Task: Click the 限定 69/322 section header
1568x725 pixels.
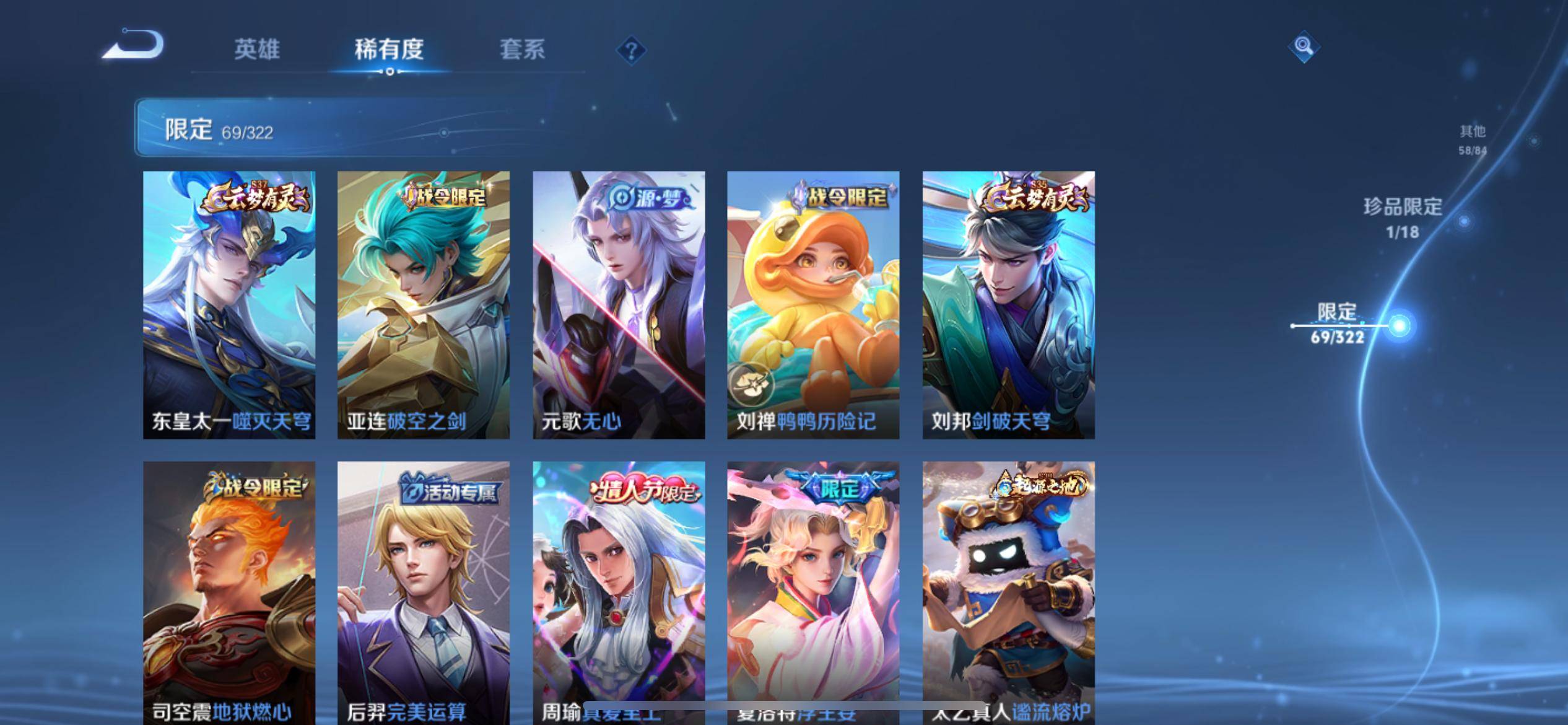Action: pos(219,130)
